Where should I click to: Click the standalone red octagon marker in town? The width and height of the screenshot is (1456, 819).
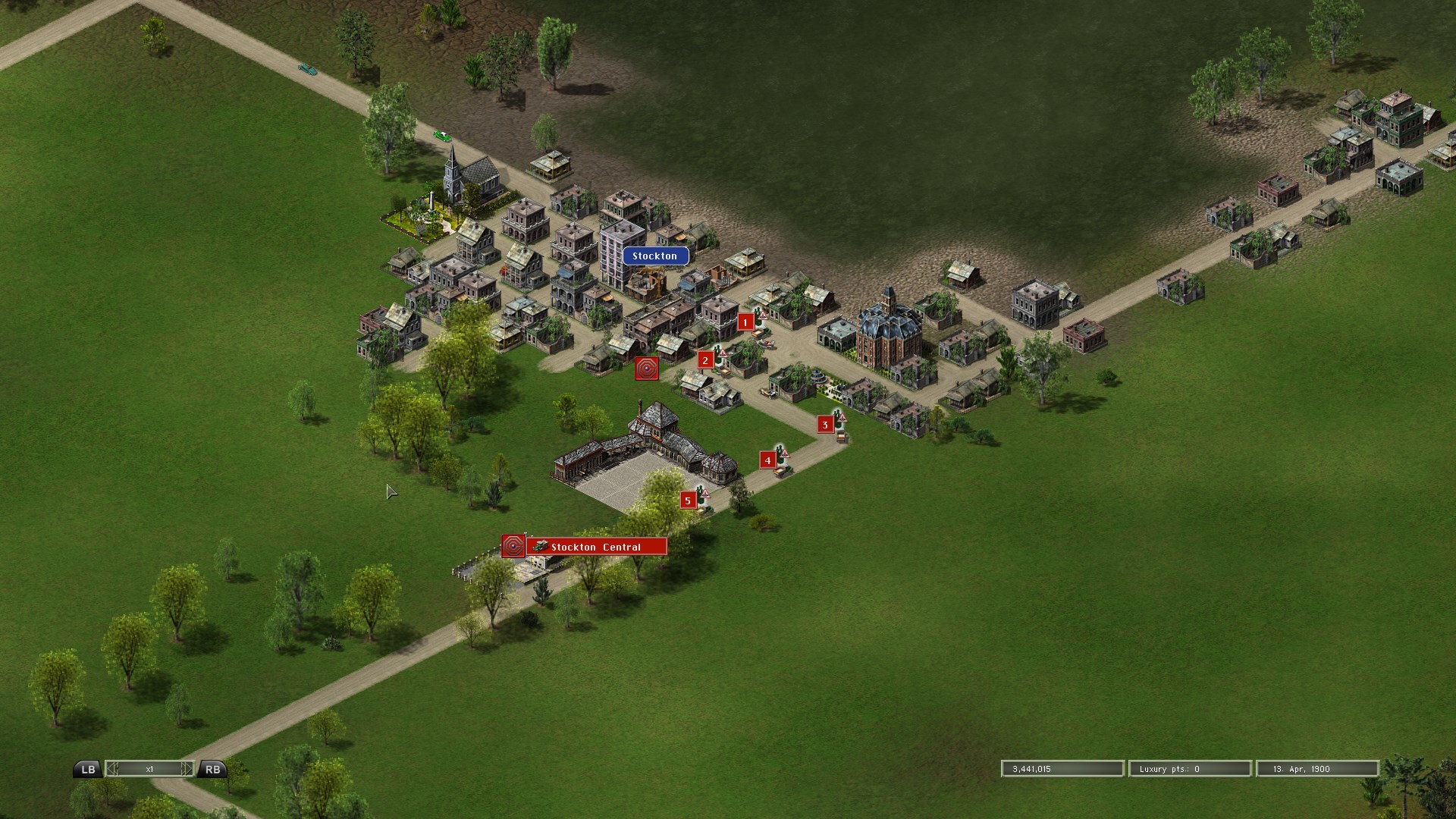pyautogui.click(x=647, y=369)
